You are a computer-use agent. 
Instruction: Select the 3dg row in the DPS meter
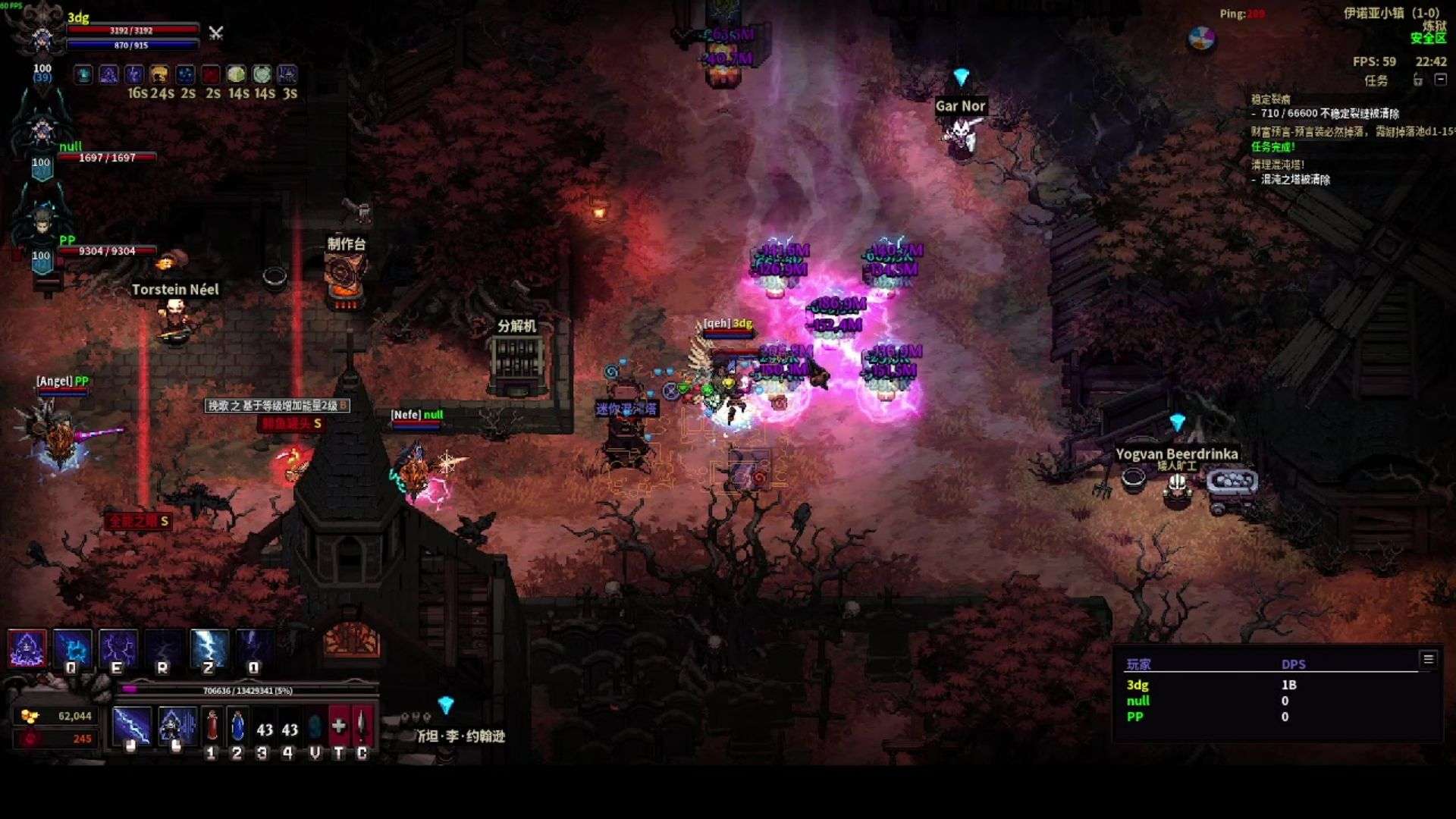point(1212,685)
